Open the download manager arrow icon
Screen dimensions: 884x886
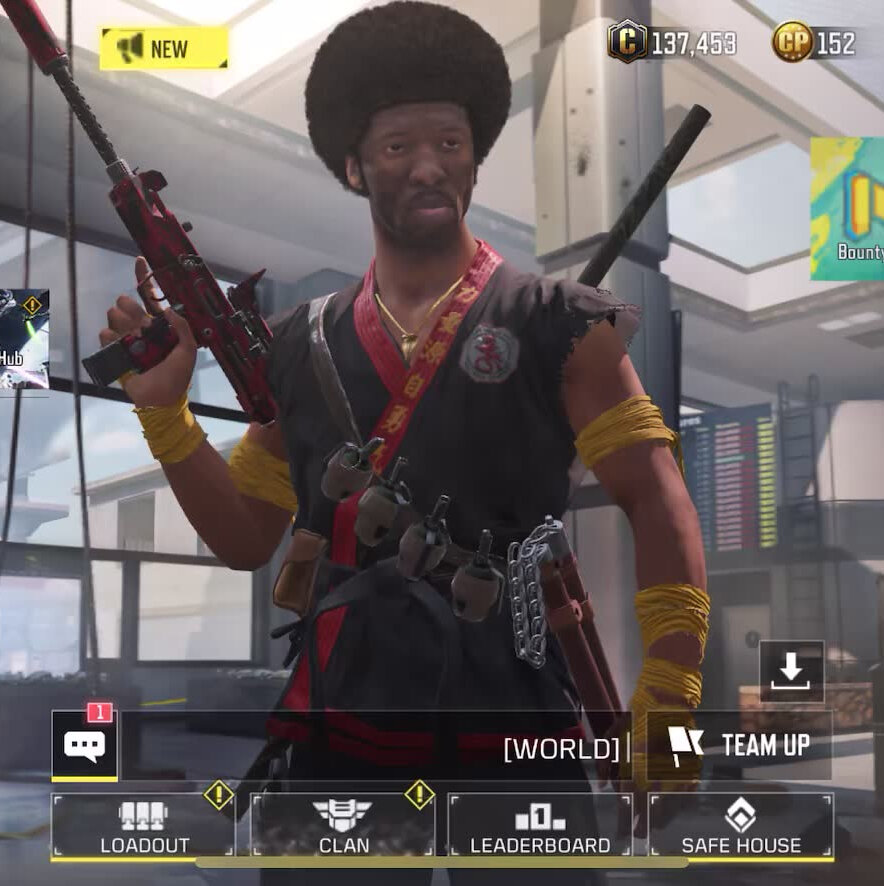791,671
